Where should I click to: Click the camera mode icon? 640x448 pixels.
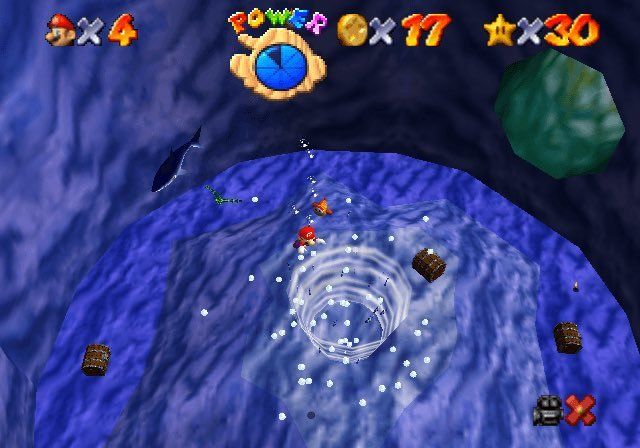coord(548,409)
